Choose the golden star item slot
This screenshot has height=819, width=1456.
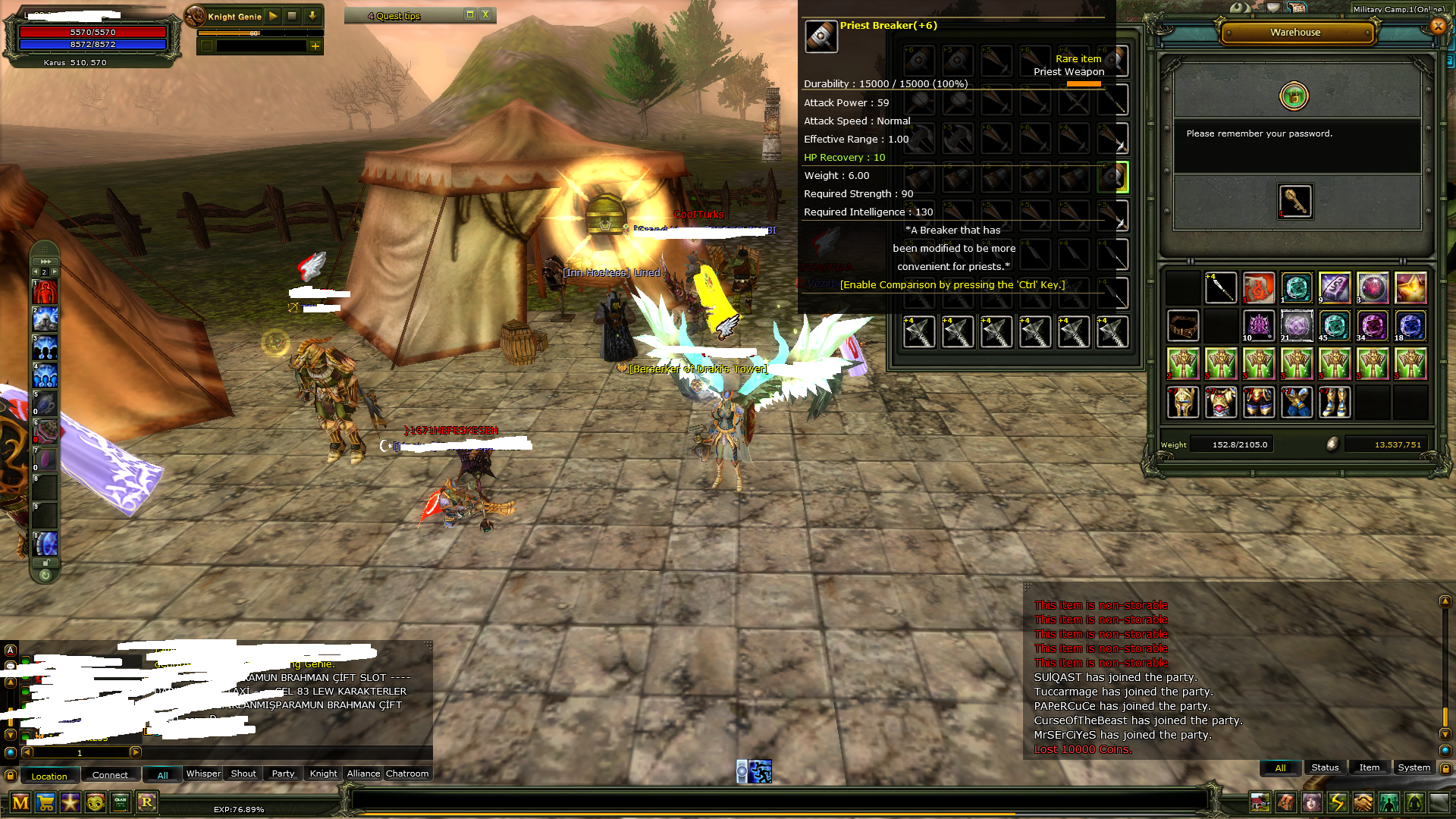[1410, 288]
